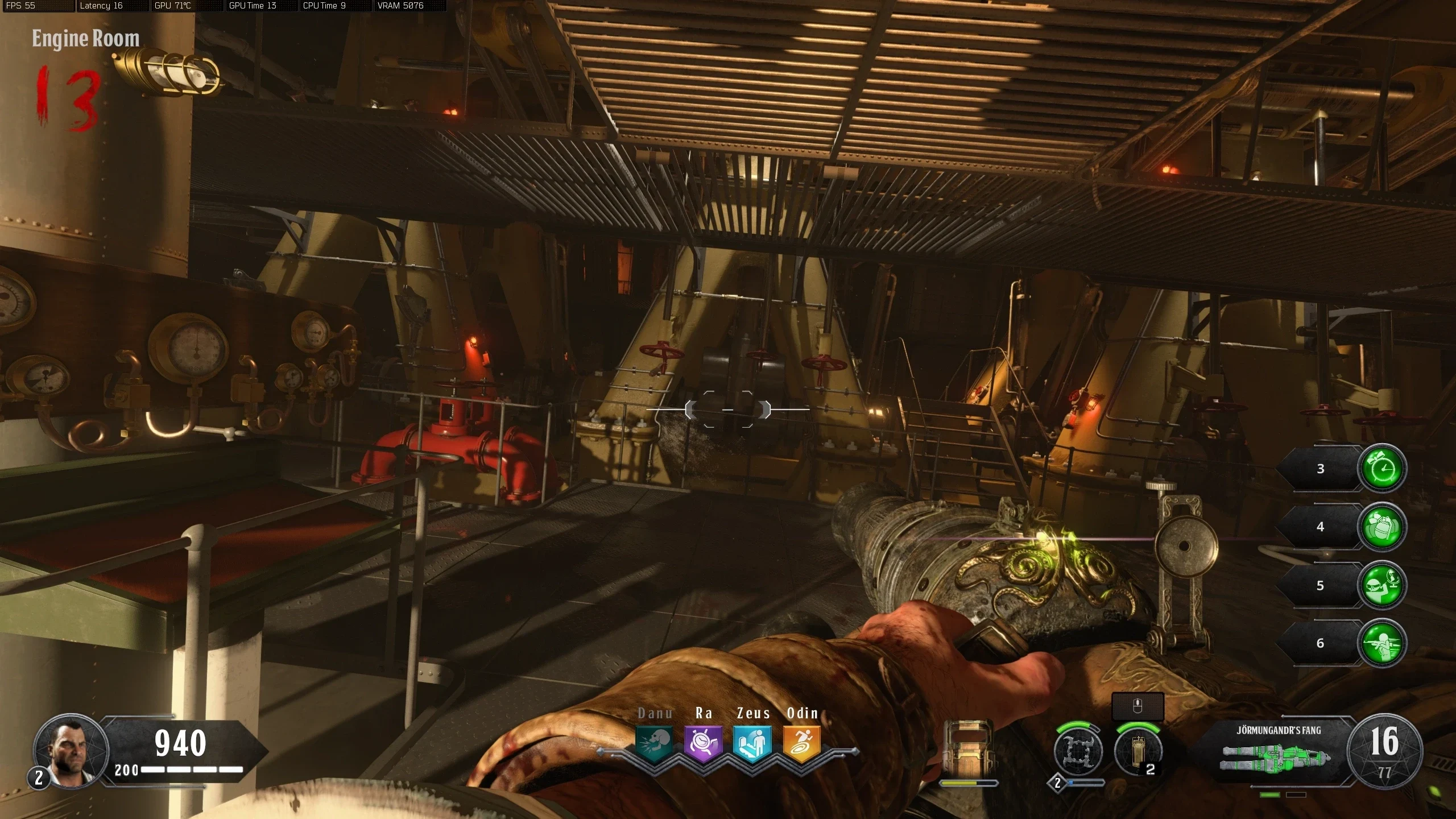Activate the running gunner elixir

click(1381, 643)
